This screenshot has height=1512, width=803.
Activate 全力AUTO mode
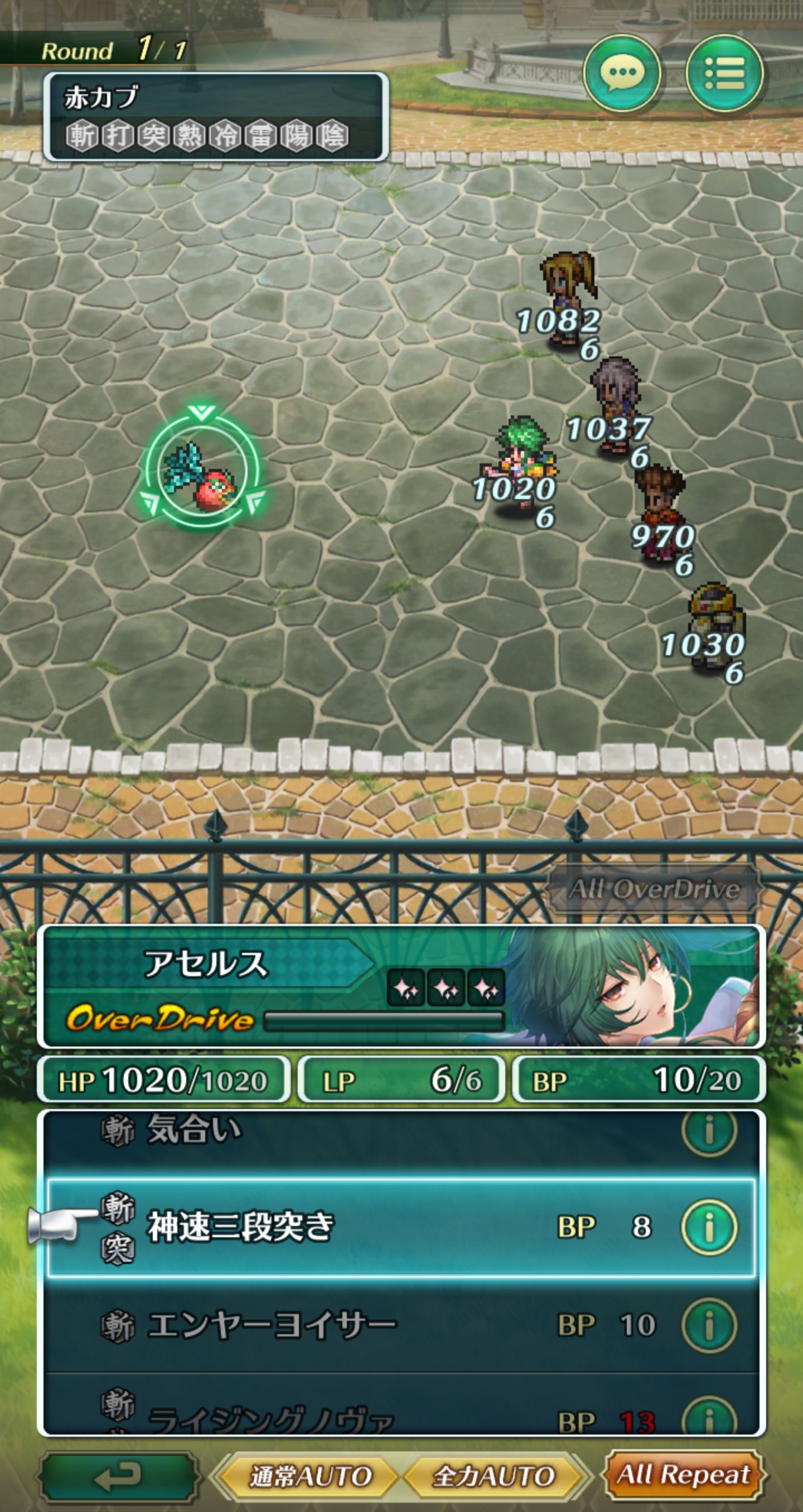pos(493,1476)
